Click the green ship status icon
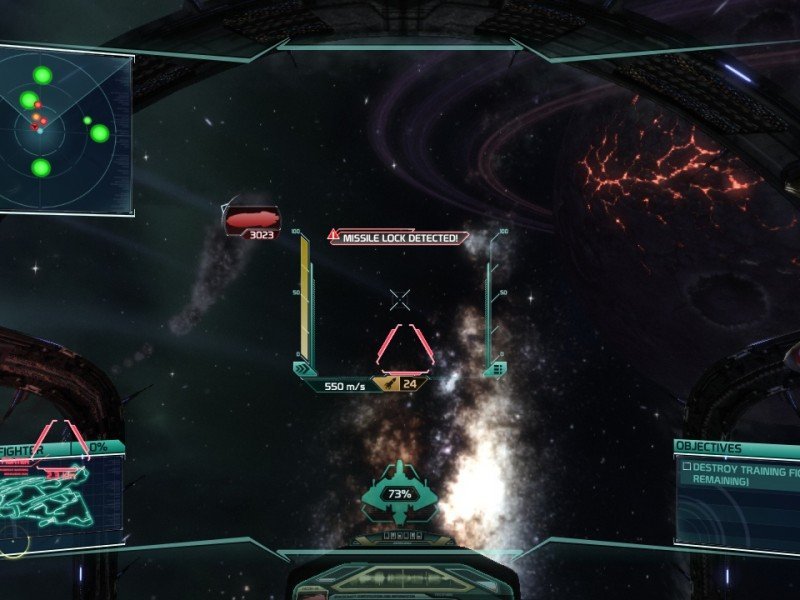The image size is (800, 600). point(400,495)
